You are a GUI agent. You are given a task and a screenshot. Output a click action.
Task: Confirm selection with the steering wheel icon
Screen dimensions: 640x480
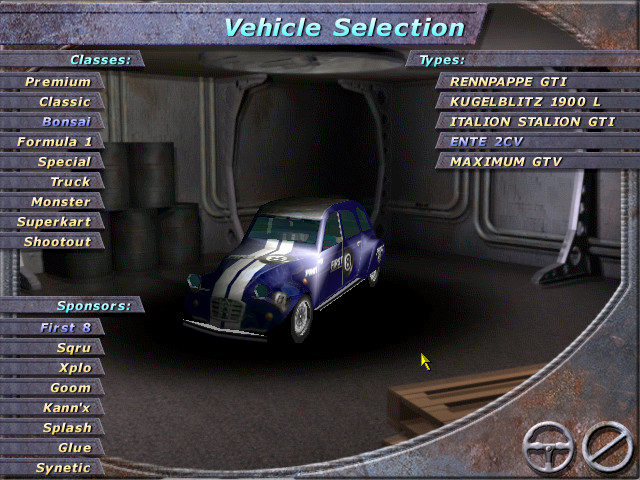549,446
